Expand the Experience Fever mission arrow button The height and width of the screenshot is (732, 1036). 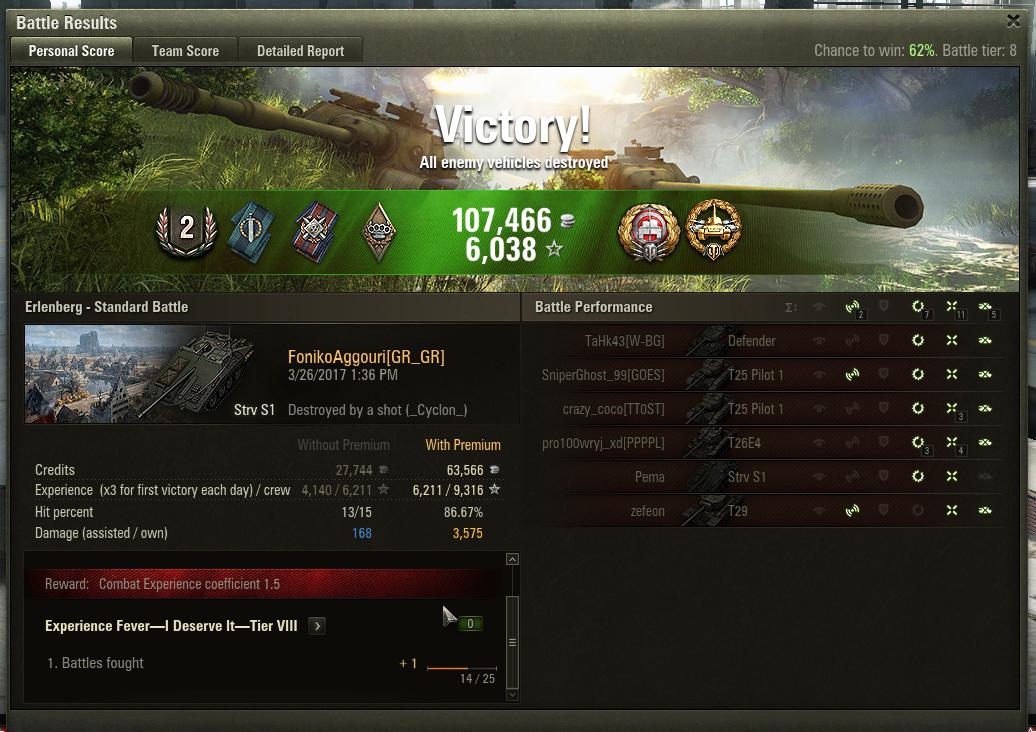coord(317,626)
